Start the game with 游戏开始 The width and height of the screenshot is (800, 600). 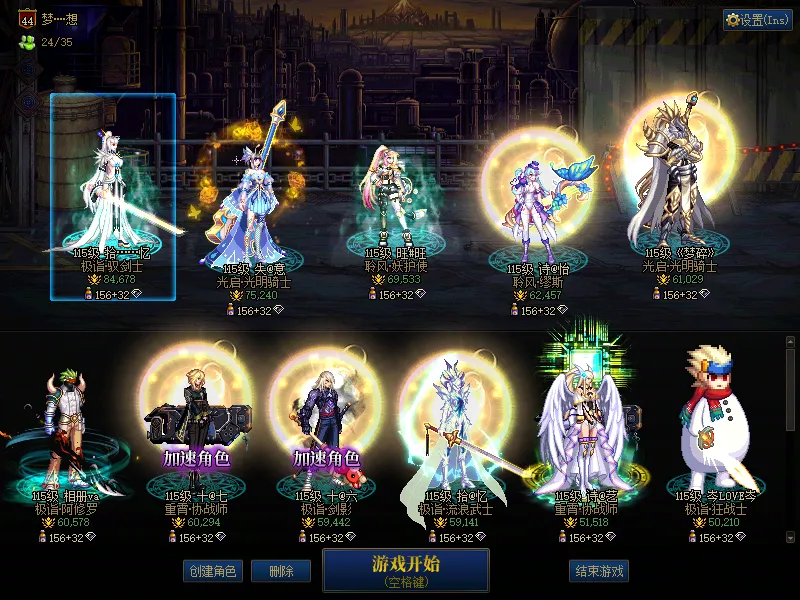click(x=405, y=569)
